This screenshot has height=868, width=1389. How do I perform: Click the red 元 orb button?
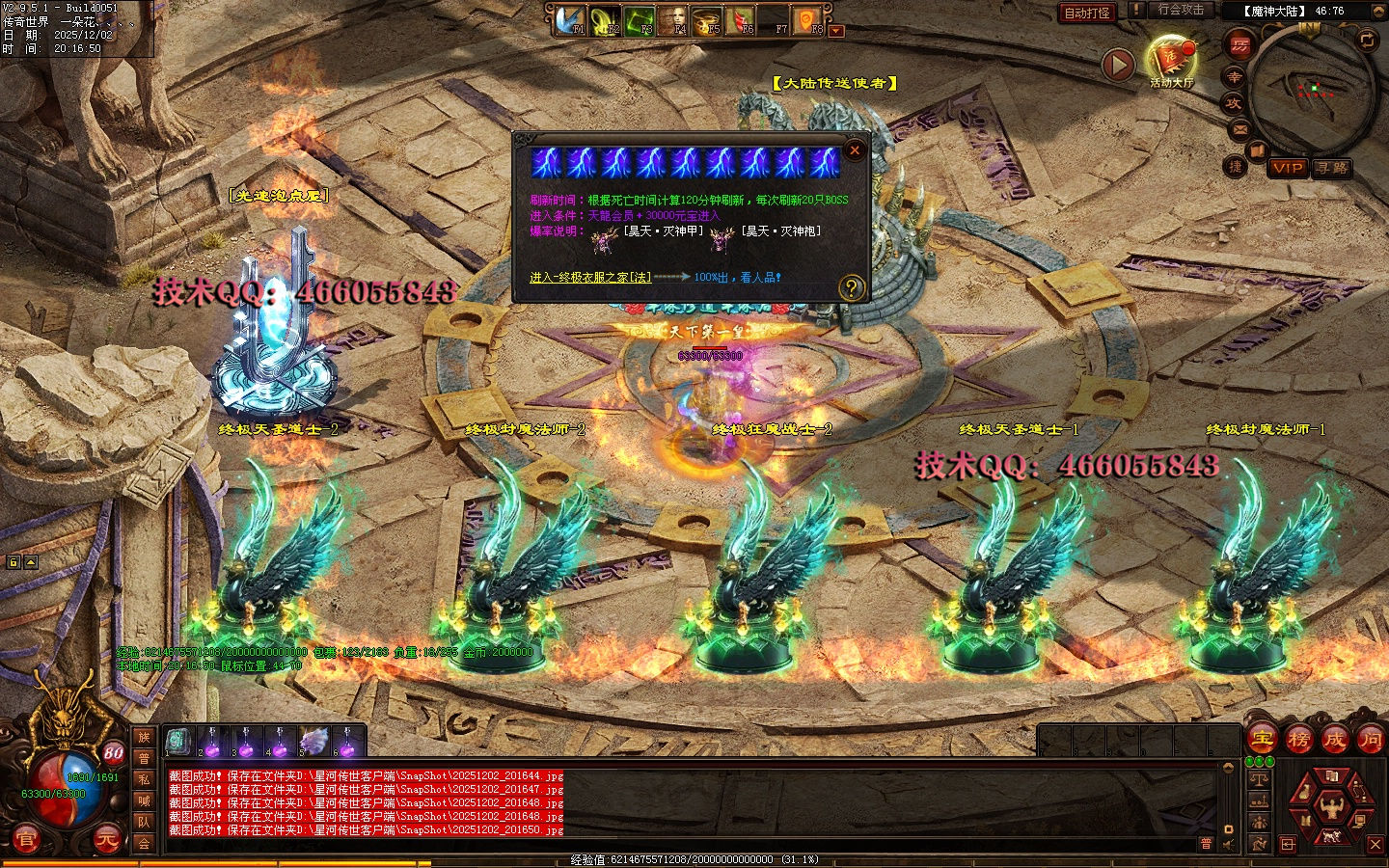pos(106,840)
